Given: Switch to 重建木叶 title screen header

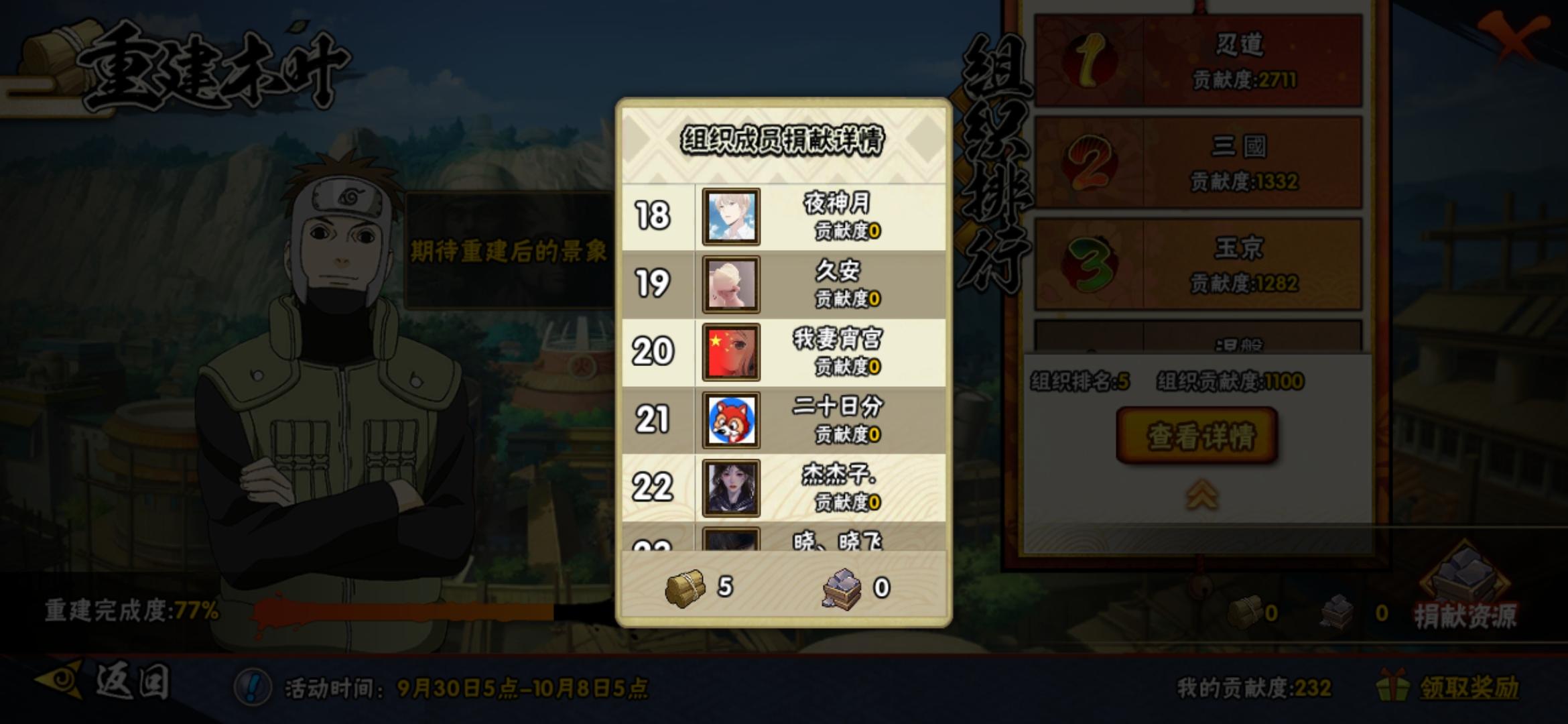Looking at the screenshot, I should click(x=208, y=64).
